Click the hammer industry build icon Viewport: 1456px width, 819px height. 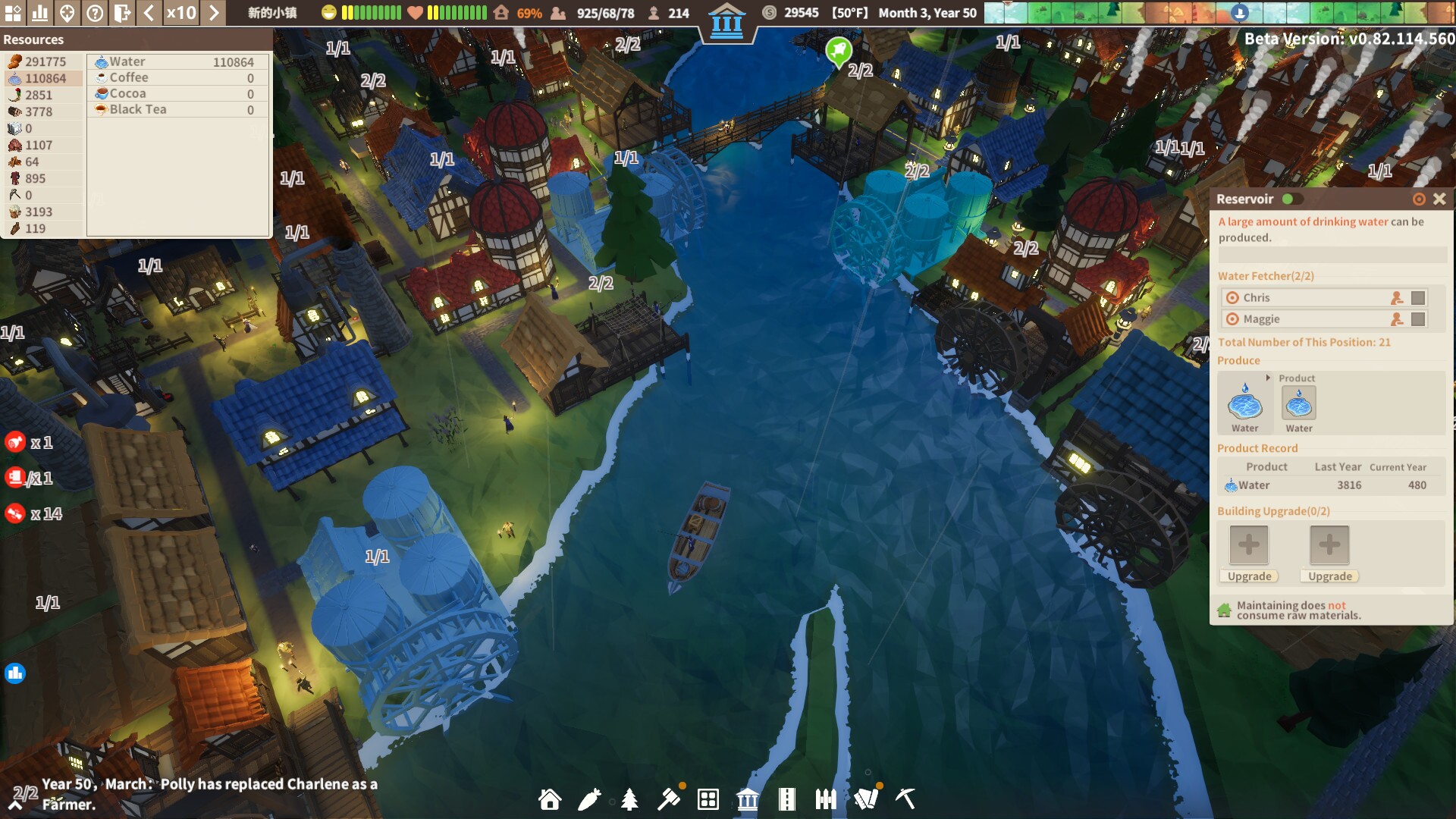click(x=668, y=799)
